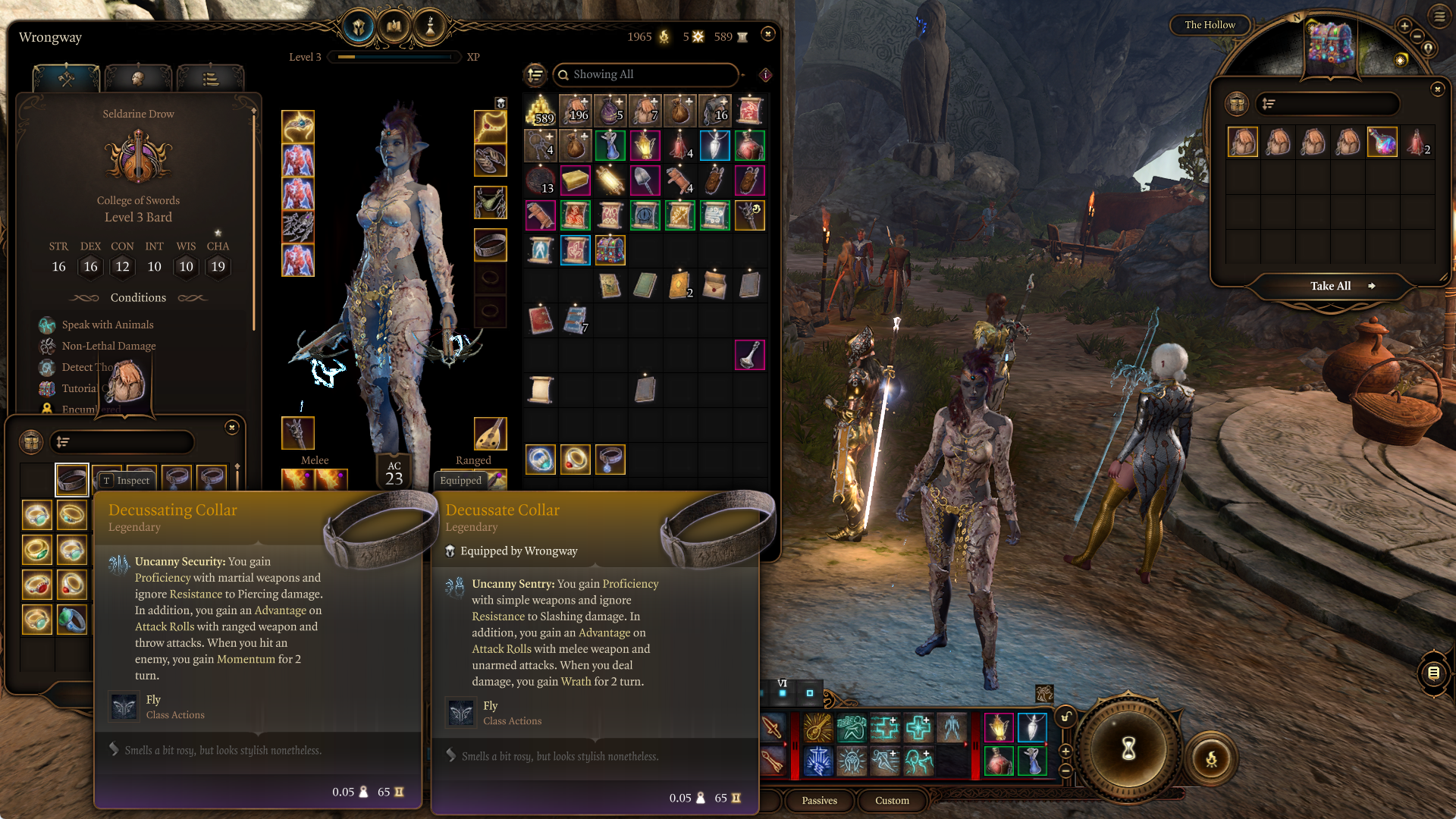Select the first backpack in container
This screenshot has height=819, width=1456.
[1242, 142]
